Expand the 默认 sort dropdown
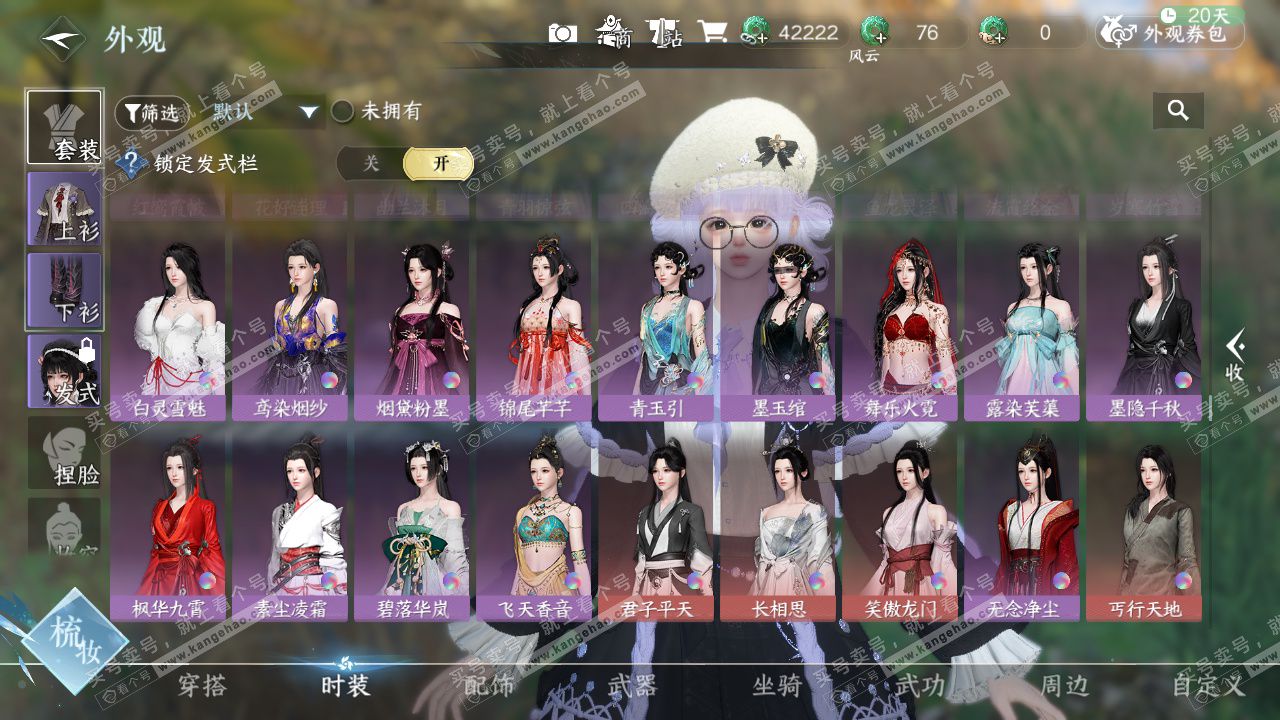The image size is (1280, 720). [x=308, y=112]
